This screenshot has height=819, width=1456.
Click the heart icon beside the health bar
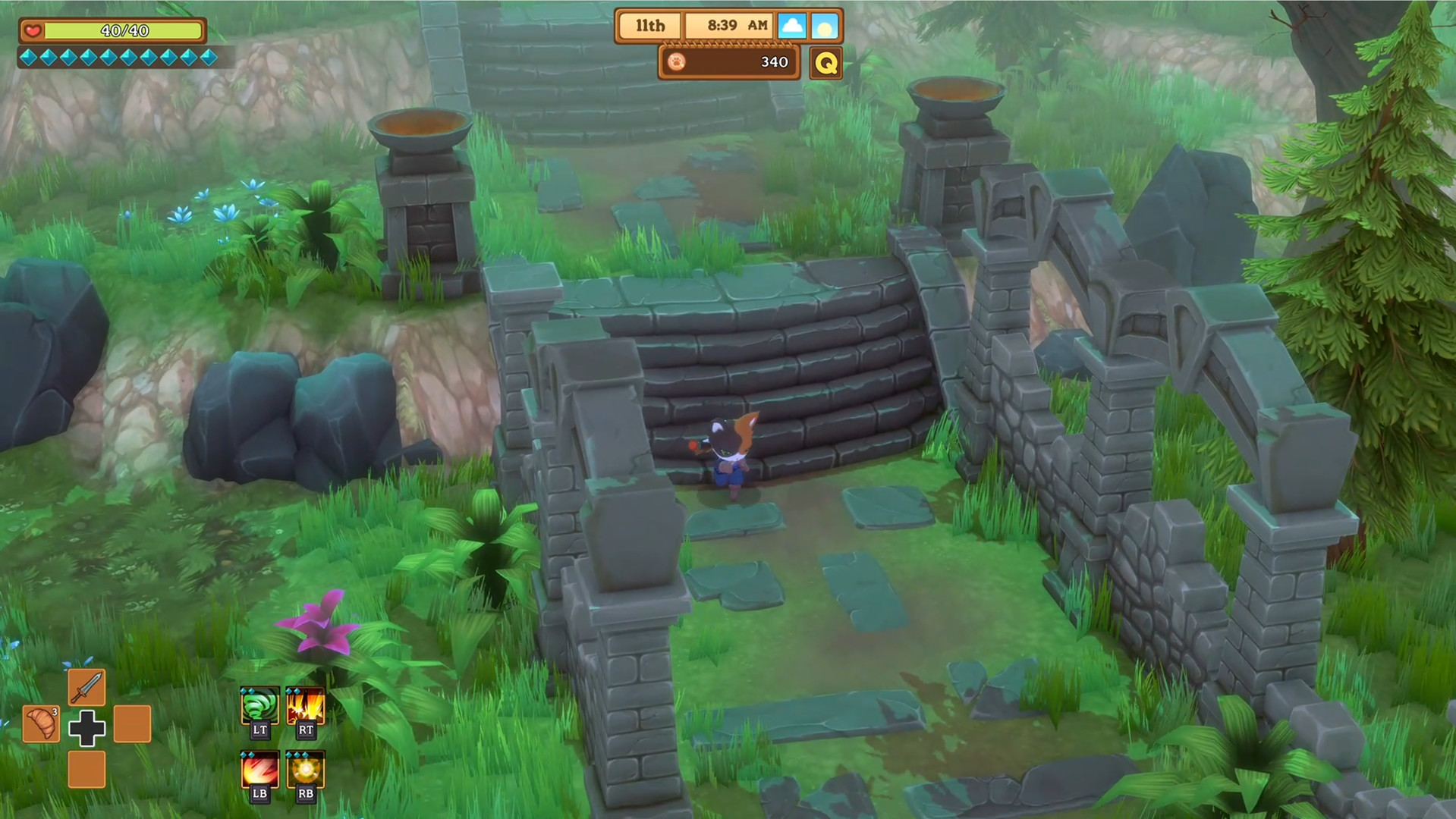pyautogui.click(x=31, y=30)
